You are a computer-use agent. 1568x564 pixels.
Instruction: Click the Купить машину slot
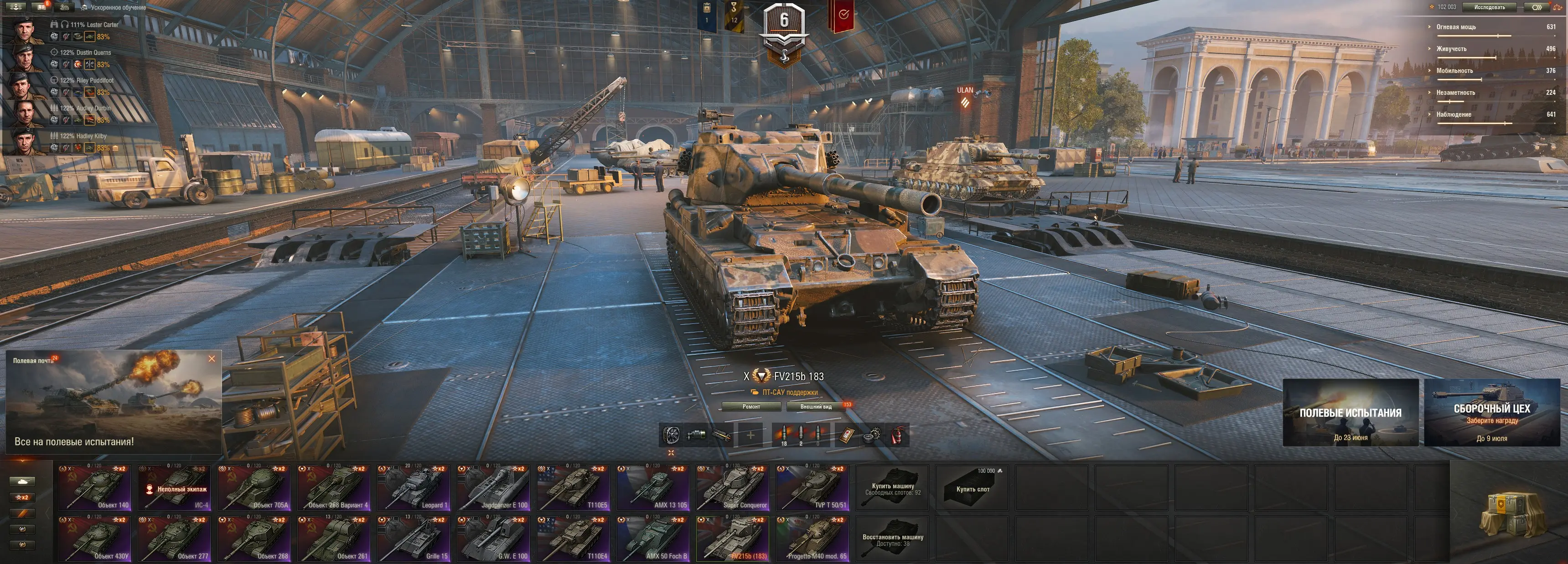tap(892, 488)
